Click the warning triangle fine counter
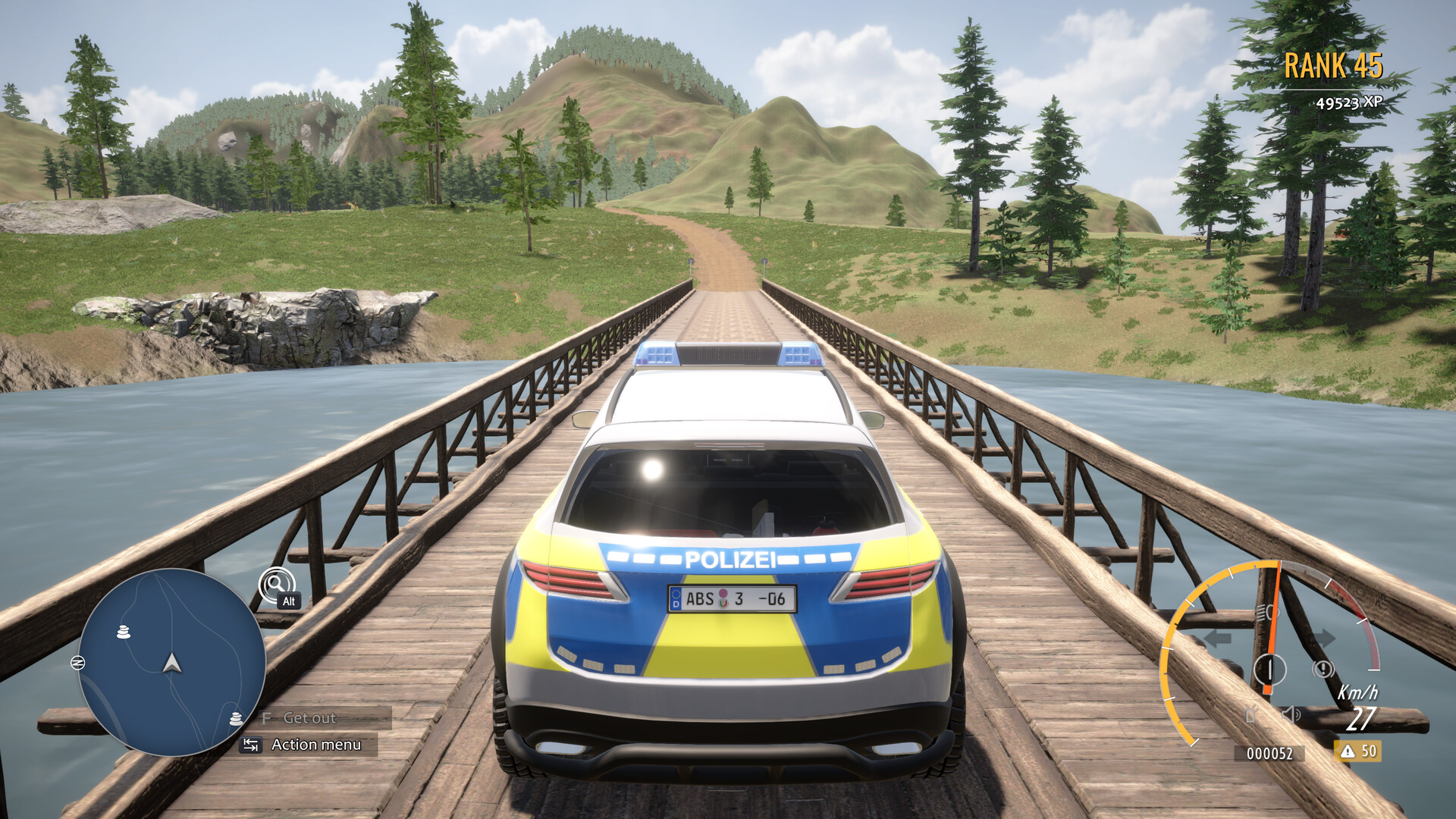 click(x=1358, y=752)
